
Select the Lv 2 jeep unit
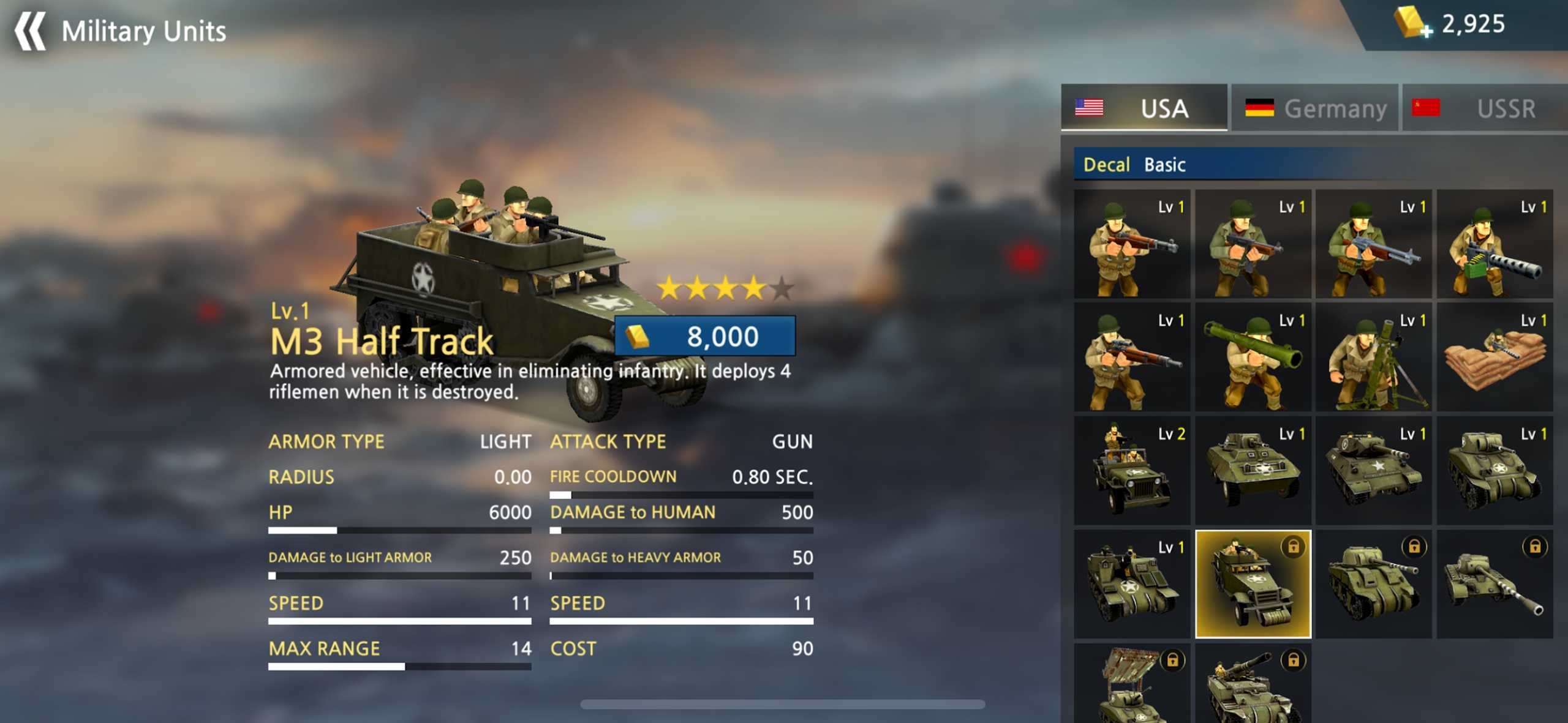point(1132,471)
